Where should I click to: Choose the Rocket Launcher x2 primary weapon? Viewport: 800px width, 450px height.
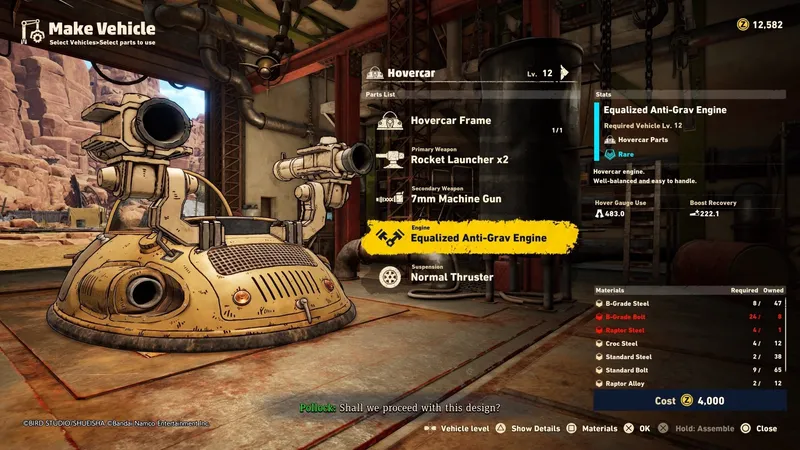coord(458,160)
